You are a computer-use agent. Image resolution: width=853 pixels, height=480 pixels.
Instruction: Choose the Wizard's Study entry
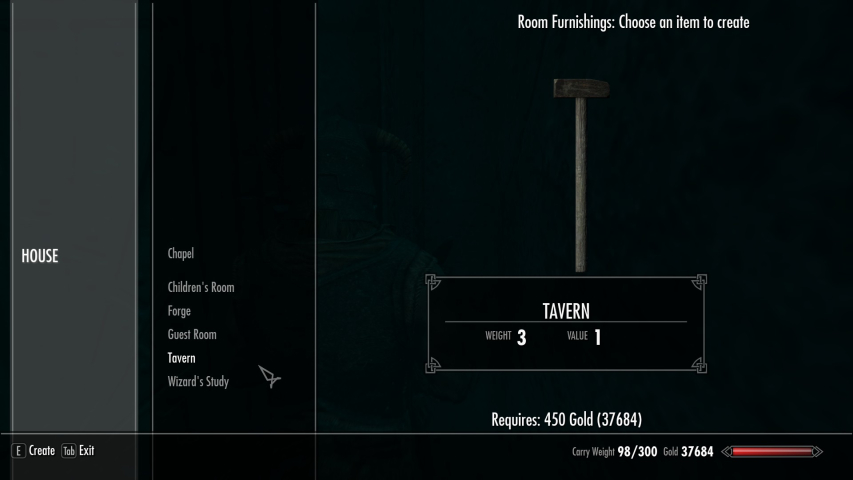click(x=198, y=382)
